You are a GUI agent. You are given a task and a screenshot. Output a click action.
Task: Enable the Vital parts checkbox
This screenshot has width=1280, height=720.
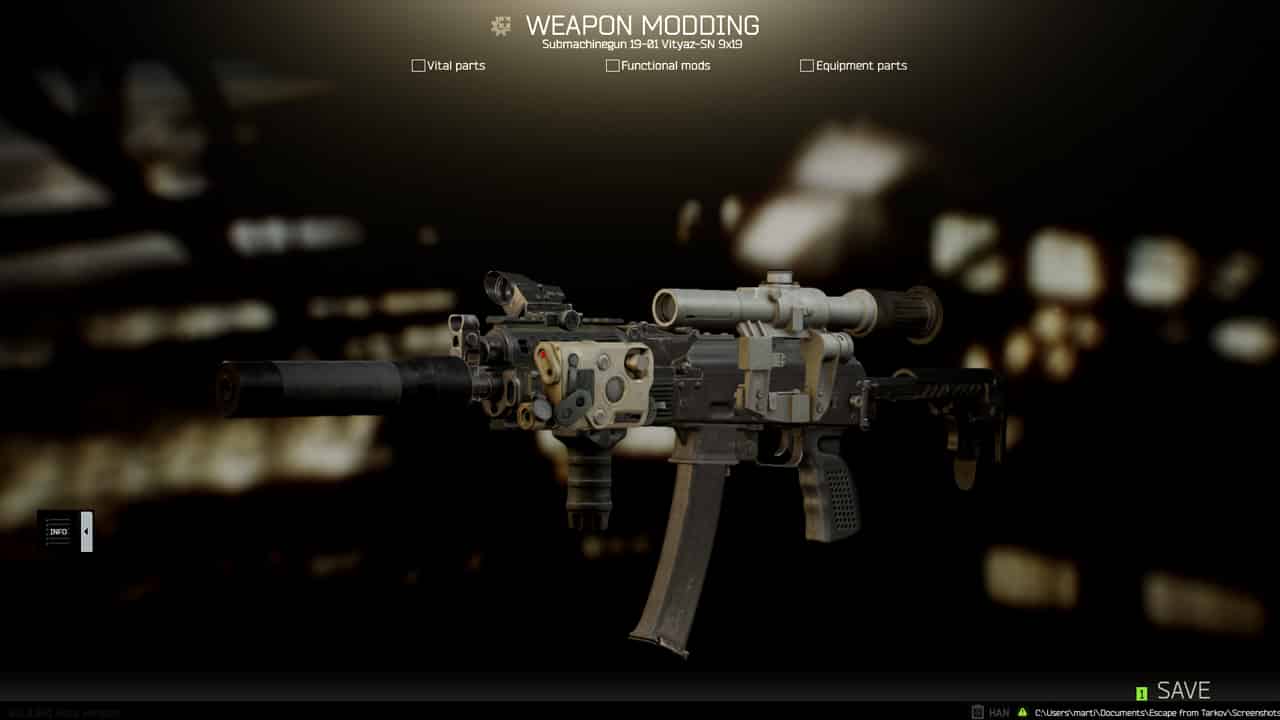tap(418, 65)
